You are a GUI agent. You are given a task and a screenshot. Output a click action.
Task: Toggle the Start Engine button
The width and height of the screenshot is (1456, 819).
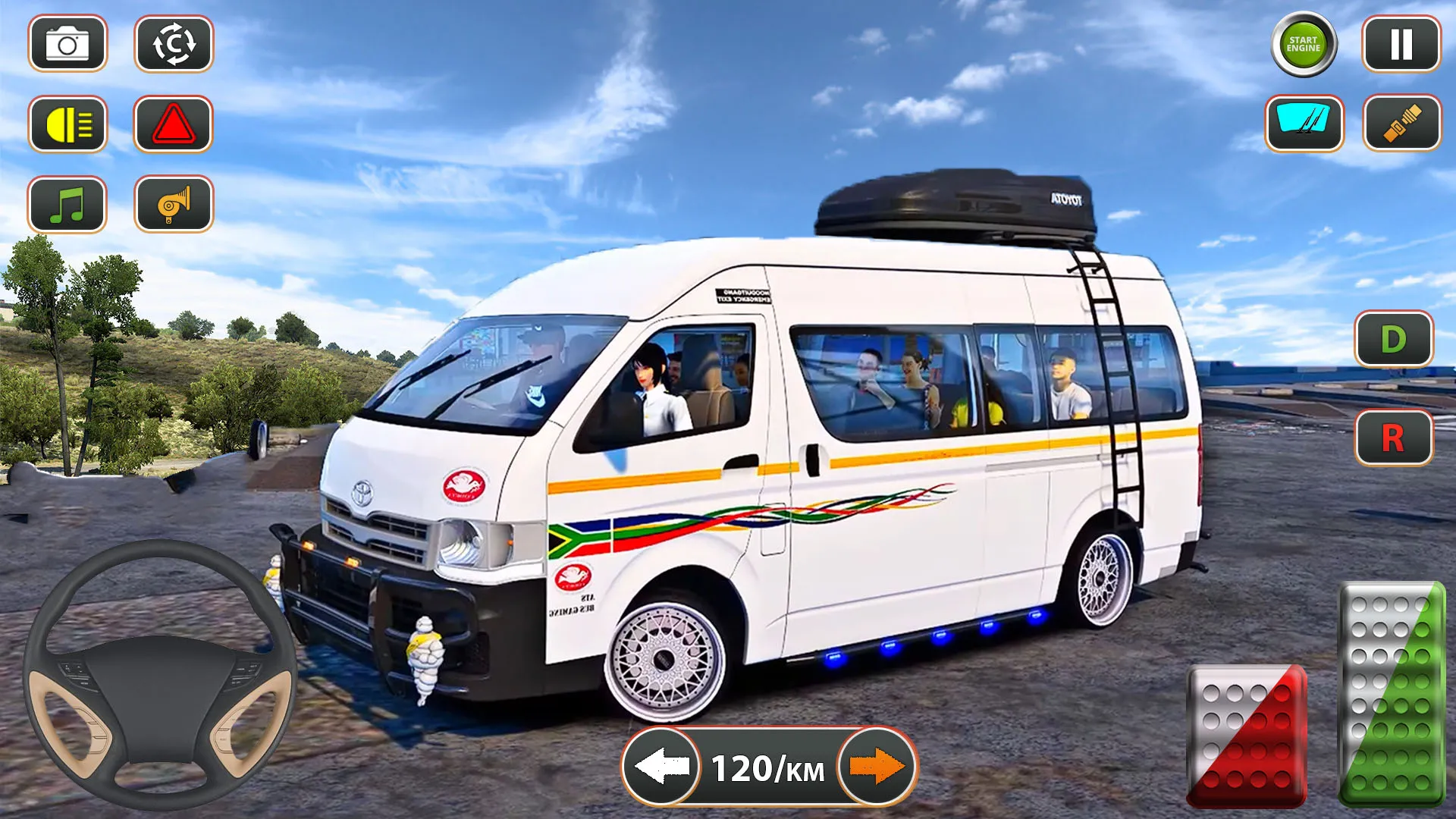1303,45
